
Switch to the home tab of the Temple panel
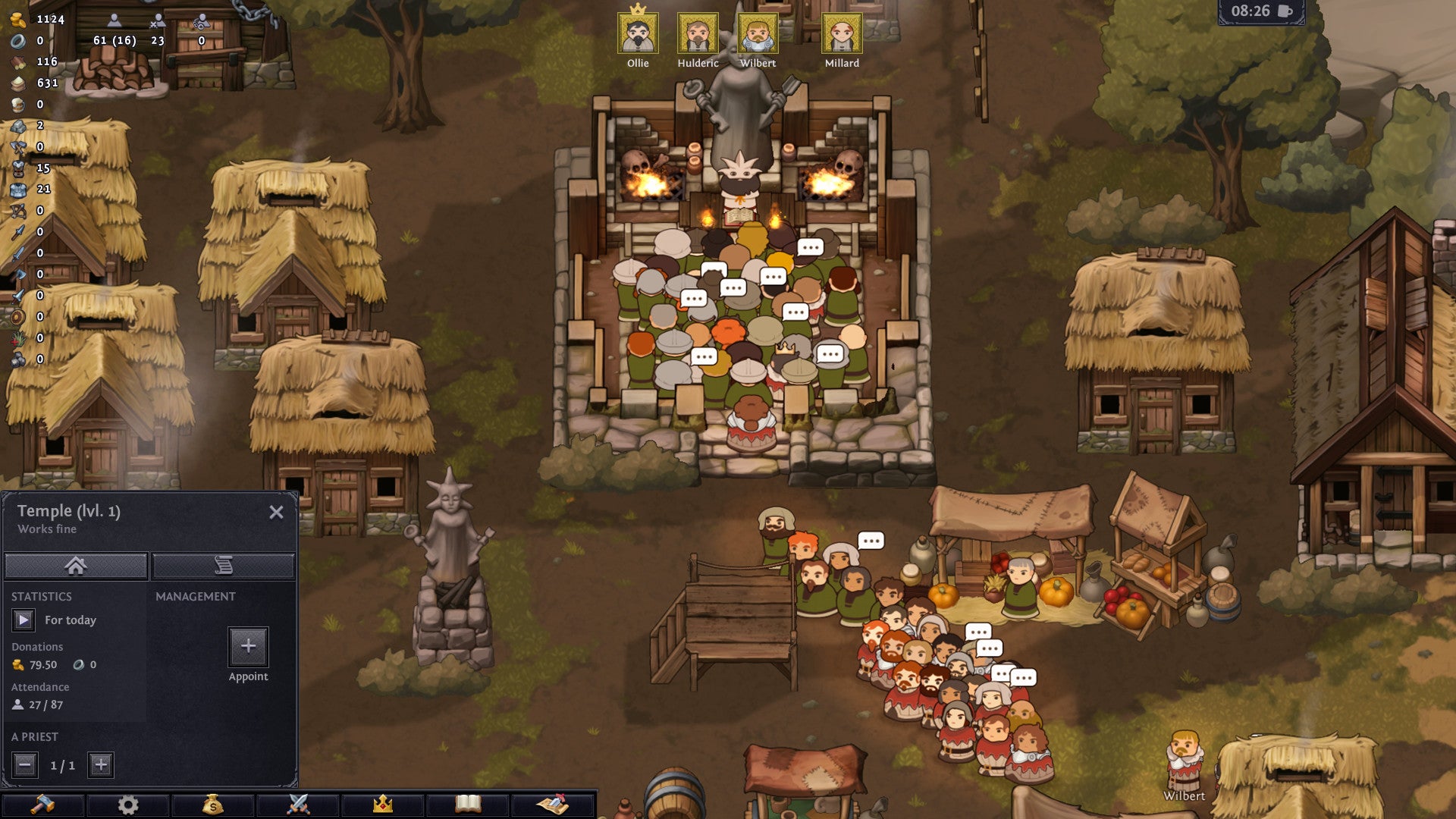click(x=75, y=564)
